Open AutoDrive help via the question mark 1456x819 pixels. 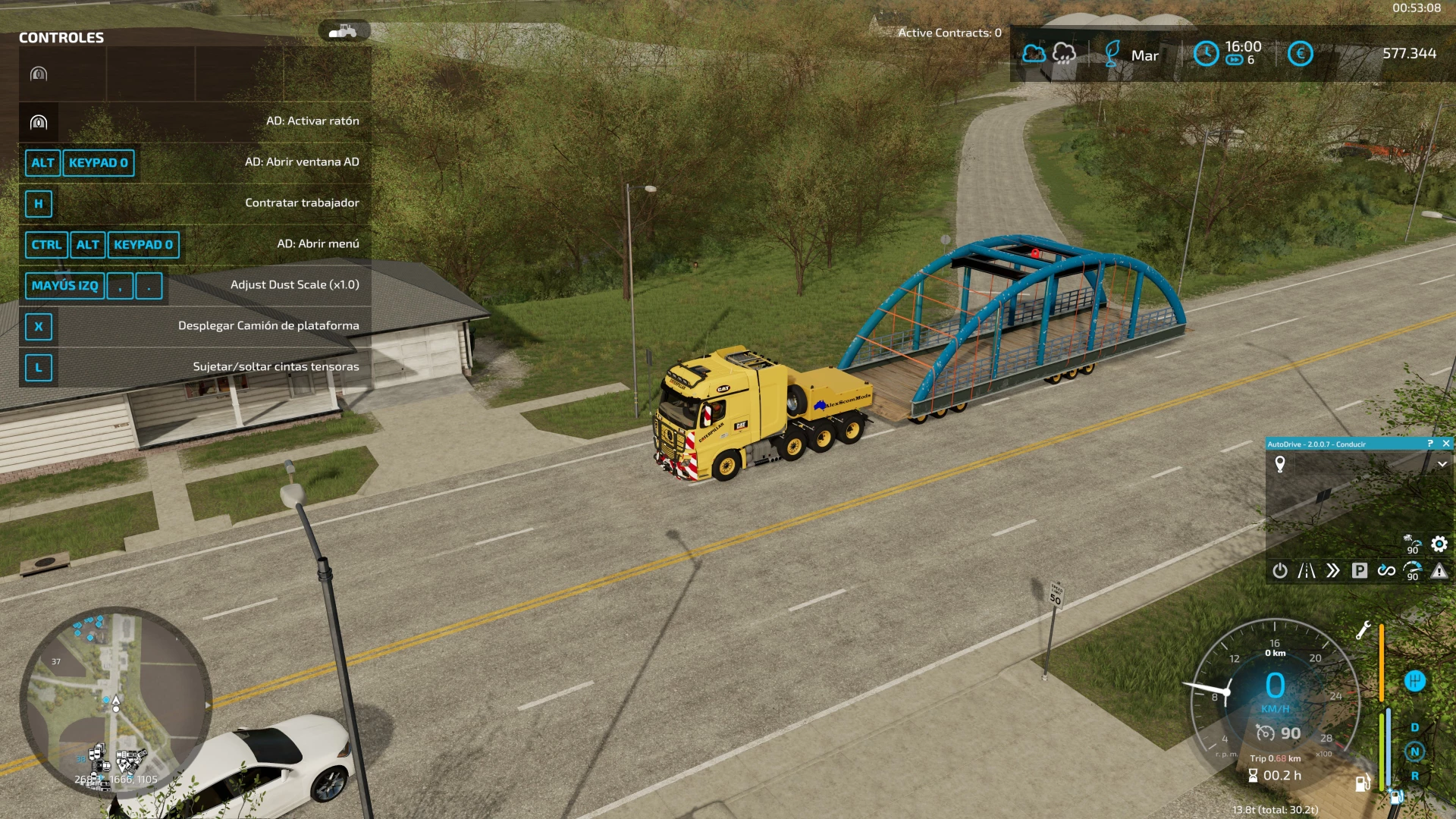(x=1429, y=444)
